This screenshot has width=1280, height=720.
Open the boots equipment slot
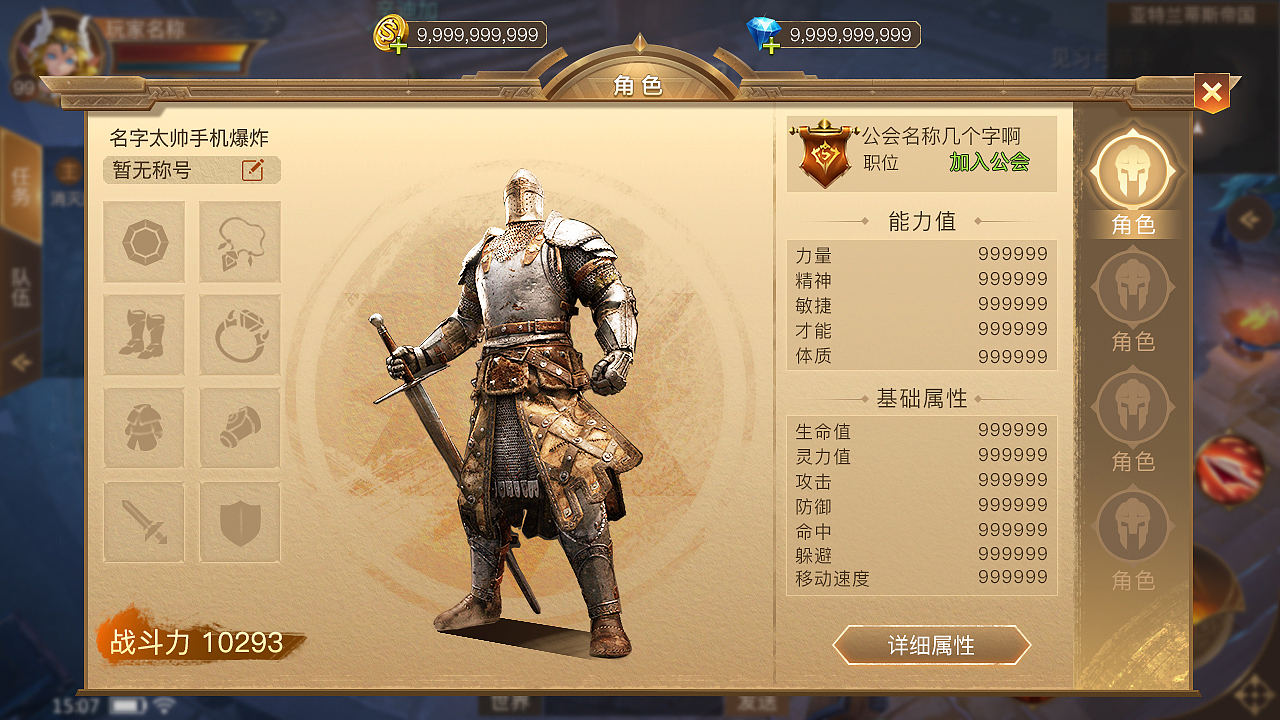(x=144, y=335)
